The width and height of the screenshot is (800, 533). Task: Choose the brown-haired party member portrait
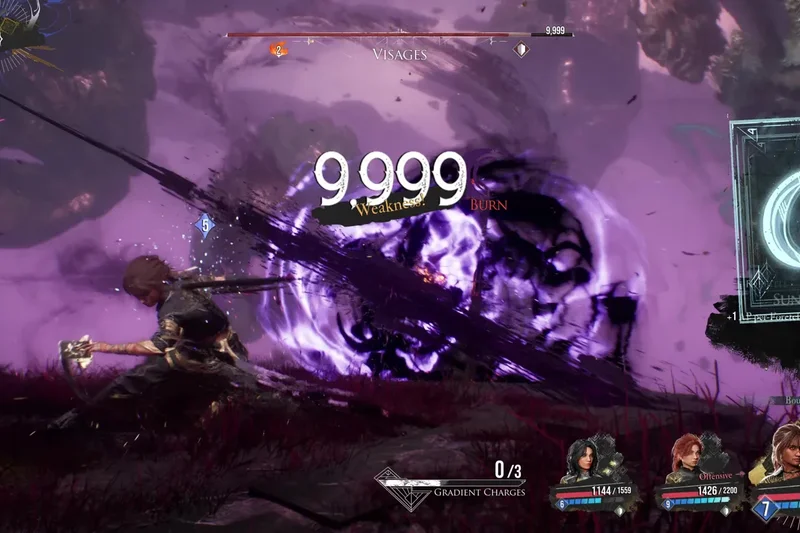pyautogui.click(x=784, y=455)
